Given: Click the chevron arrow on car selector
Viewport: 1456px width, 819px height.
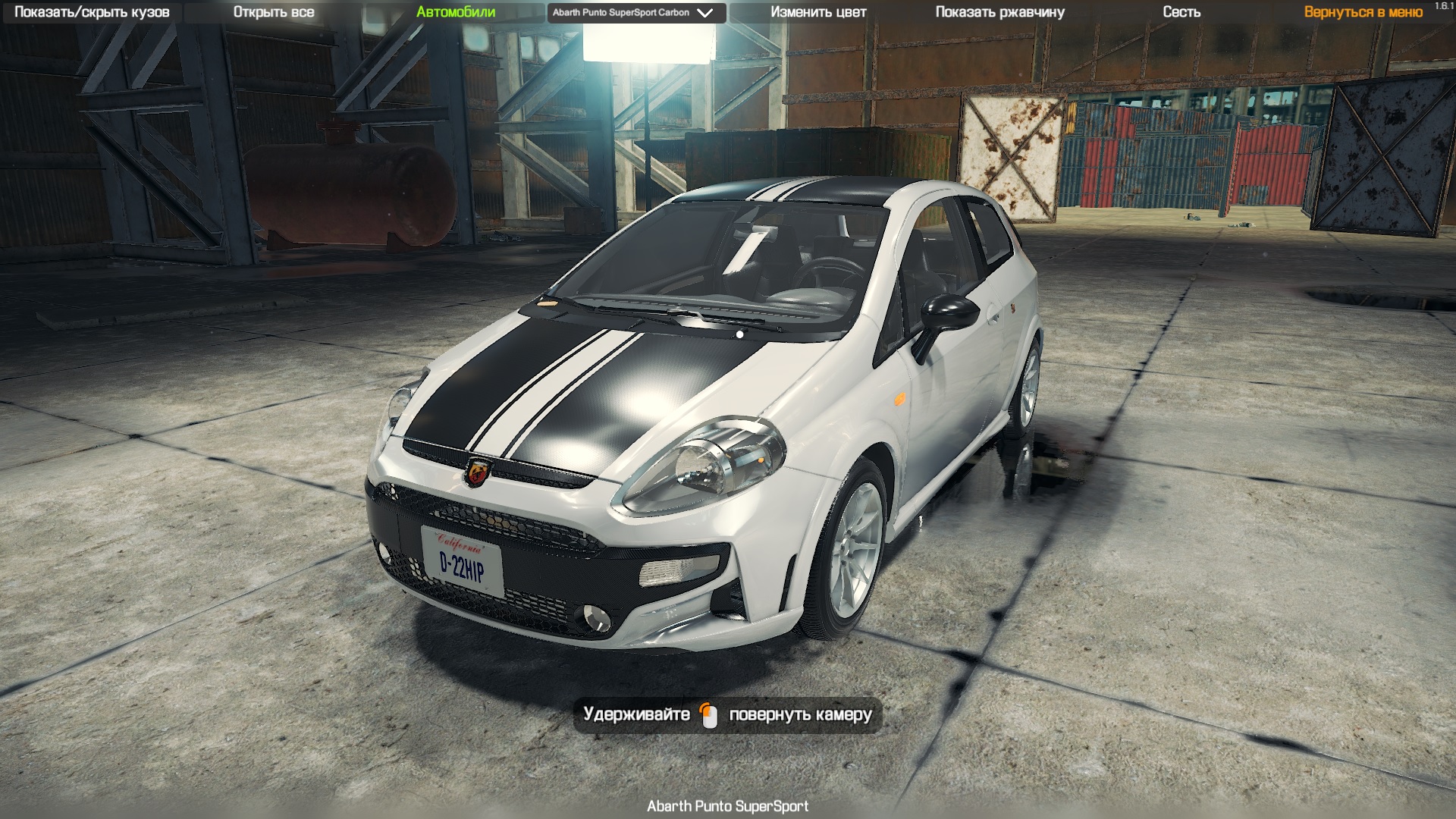Looking at the screenshot, I should pyautogui.click(x=704, y=12).
